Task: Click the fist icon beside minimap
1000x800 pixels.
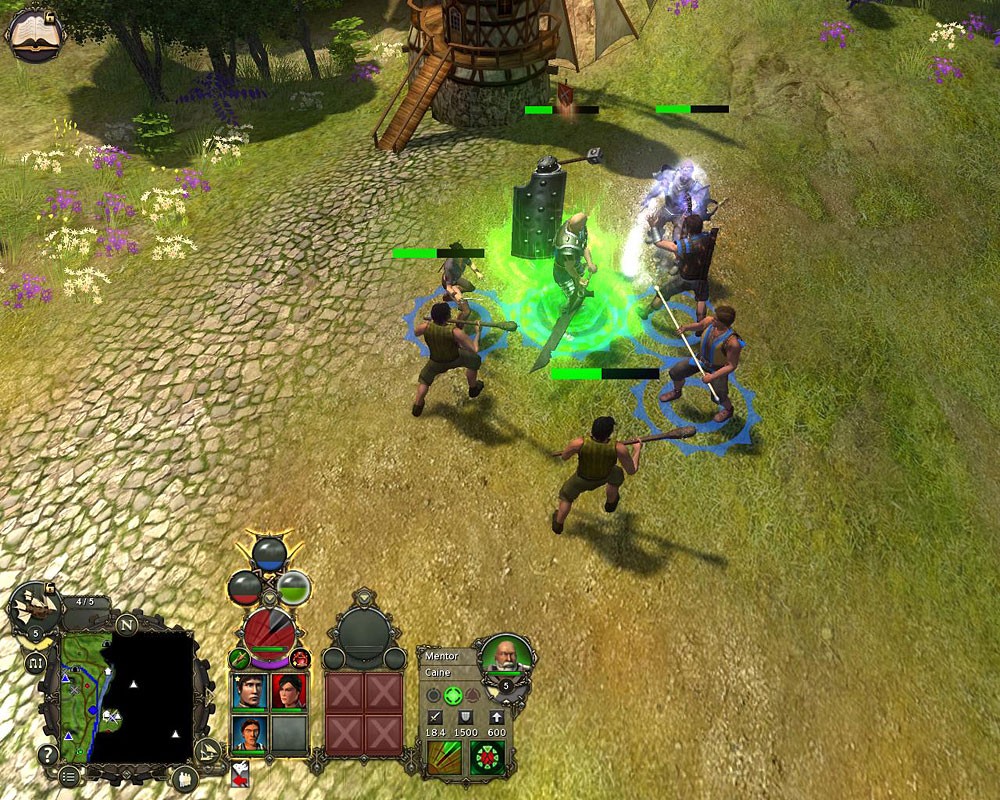Action: [x=185, y=778]
